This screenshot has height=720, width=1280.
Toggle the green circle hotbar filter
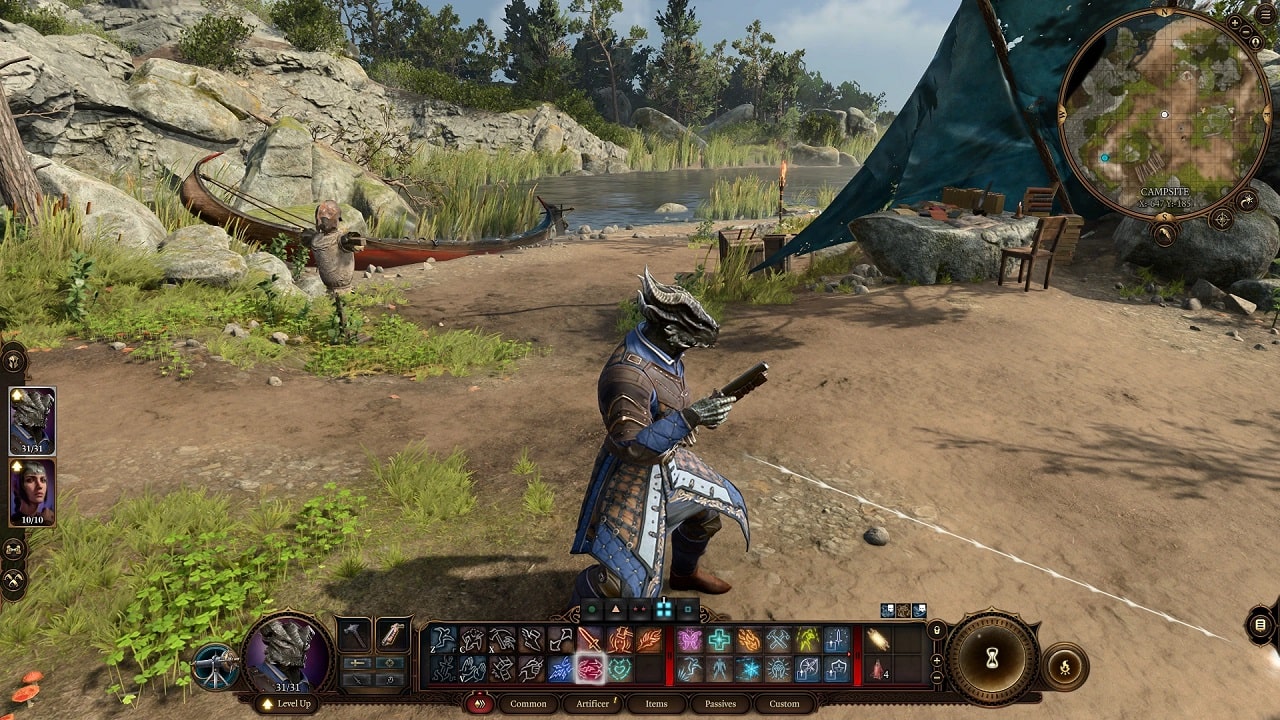tap(592, 609)
